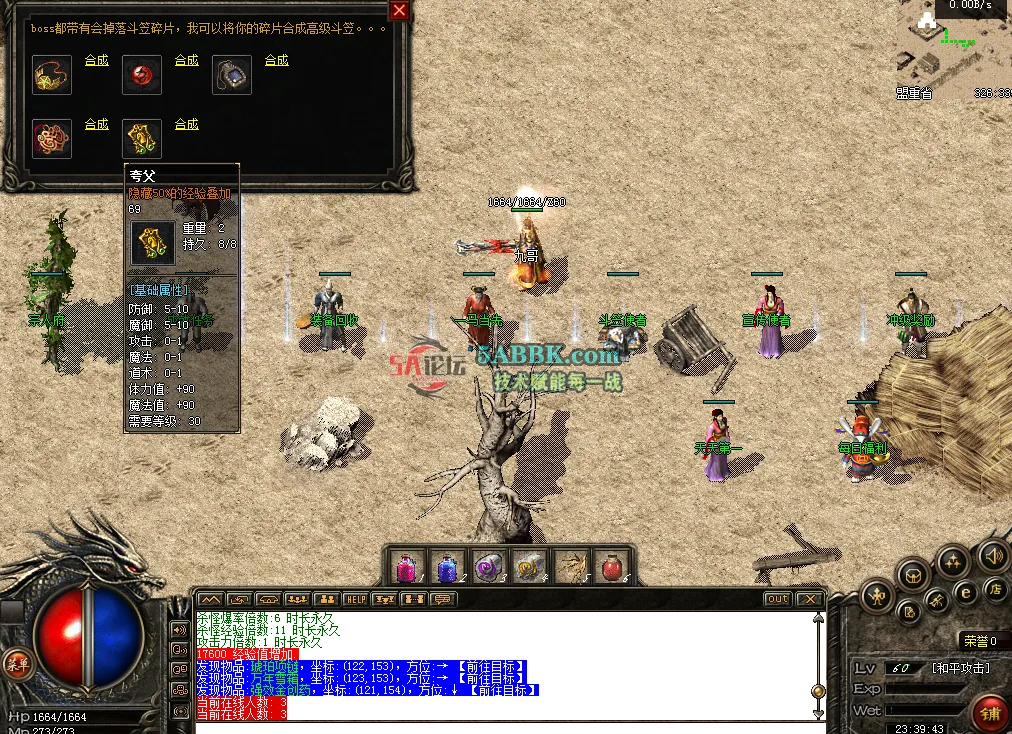The width and height of the screenshot is (1012, 734).
Task: Open the character equipment round button
Action: click(x=876, y=597)
